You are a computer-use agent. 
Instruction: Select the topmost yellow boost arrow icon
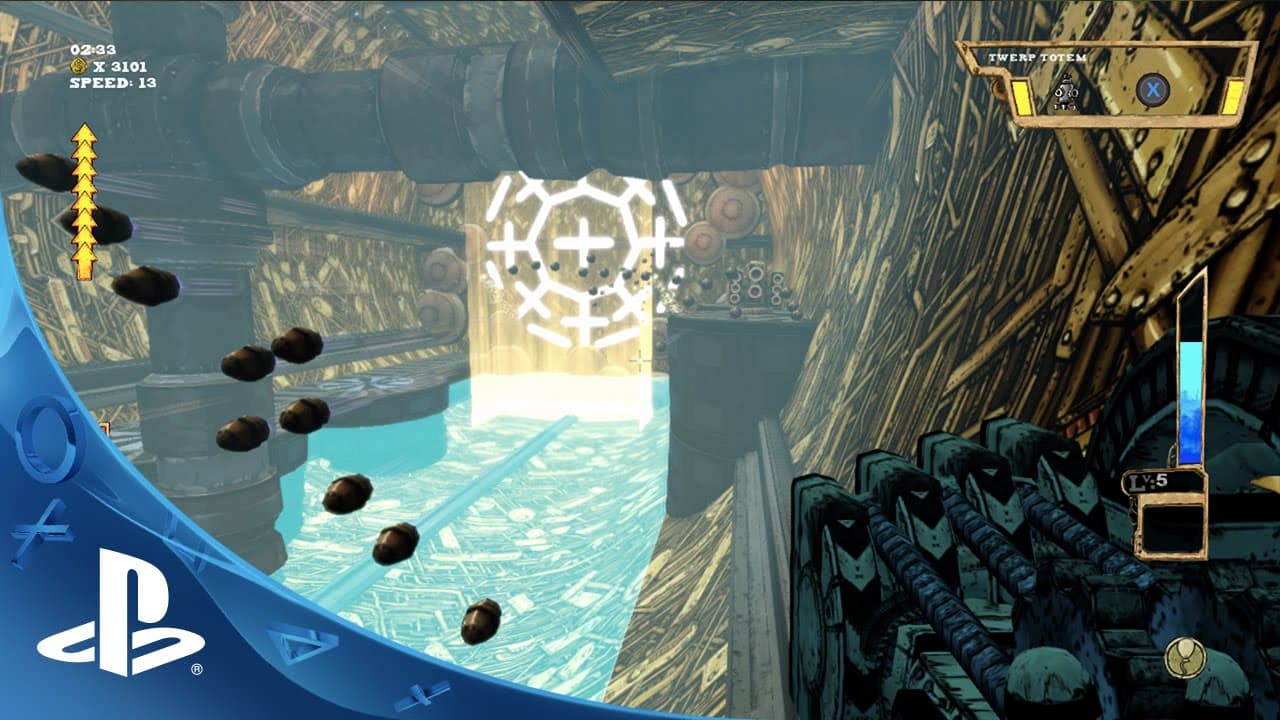pos(84,135)
